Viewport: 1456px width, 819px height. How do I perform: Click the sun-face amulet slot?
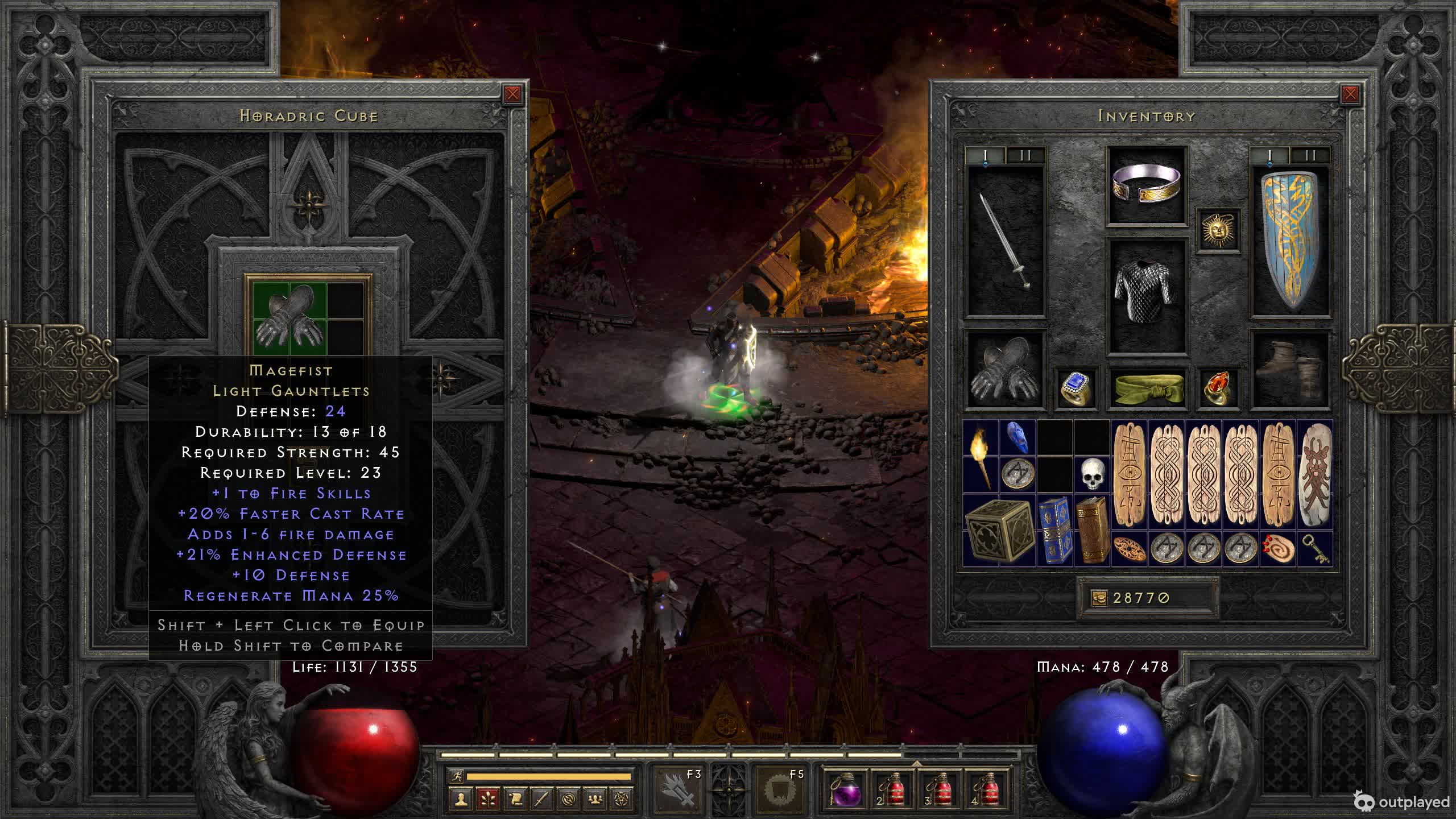click(x=1218, y=230)
